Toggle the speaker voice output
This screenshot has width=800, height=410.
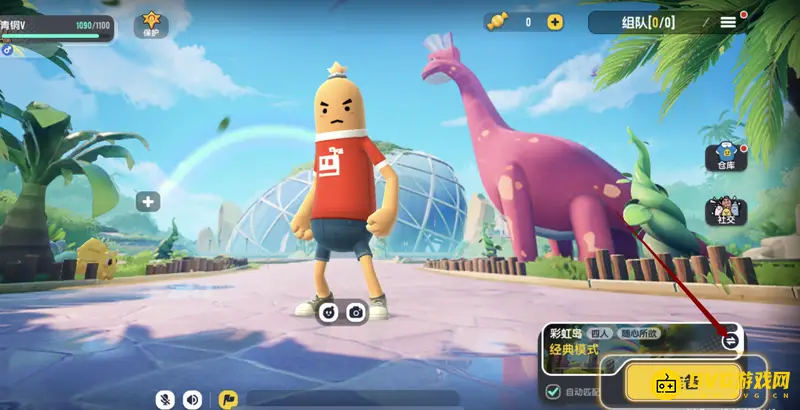point(192,399)
